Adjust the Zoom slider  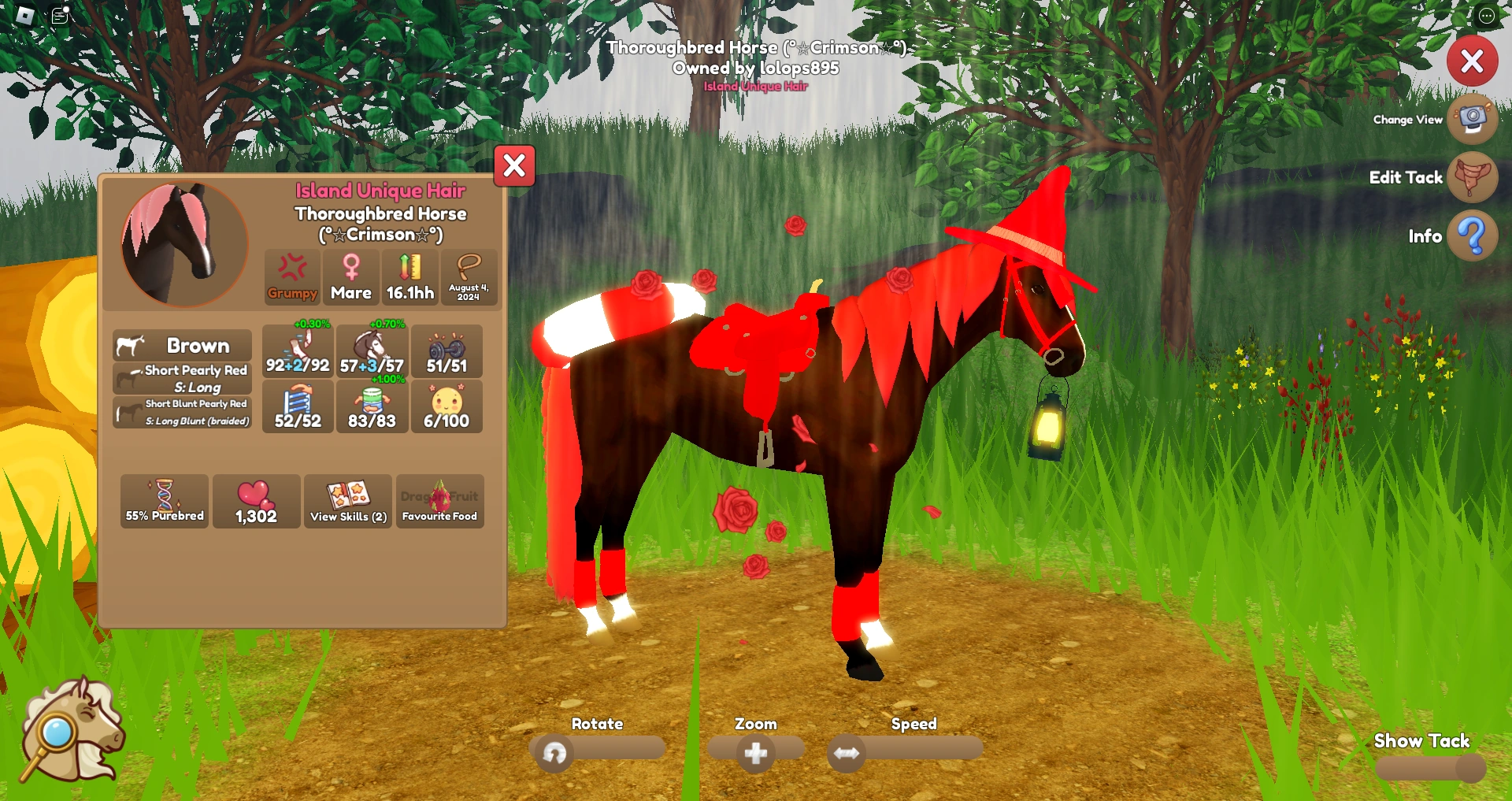[x=754, y=753]
